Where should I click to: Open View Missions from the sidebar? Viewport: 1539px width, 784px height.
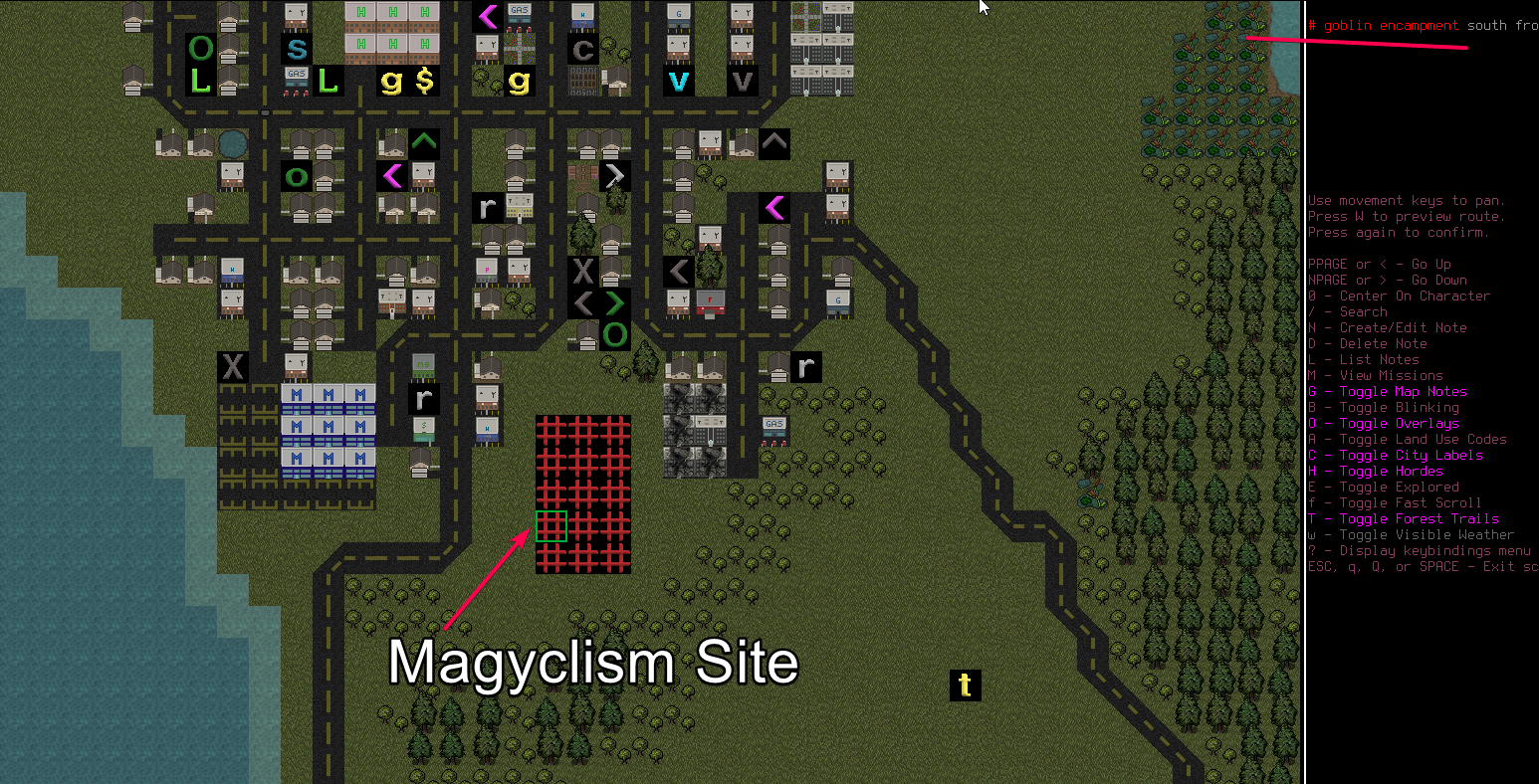(x=1373, y=375)
